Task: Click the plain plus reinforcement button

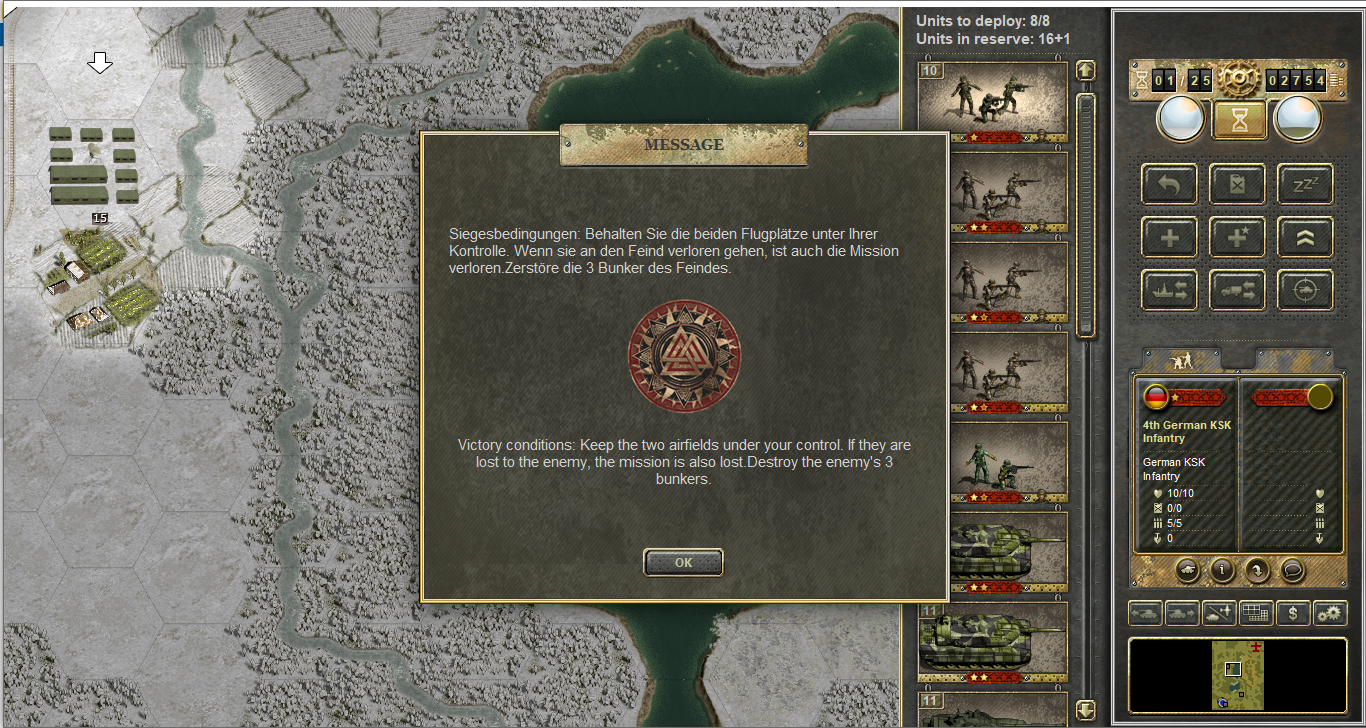Action: pos(1169,237)
